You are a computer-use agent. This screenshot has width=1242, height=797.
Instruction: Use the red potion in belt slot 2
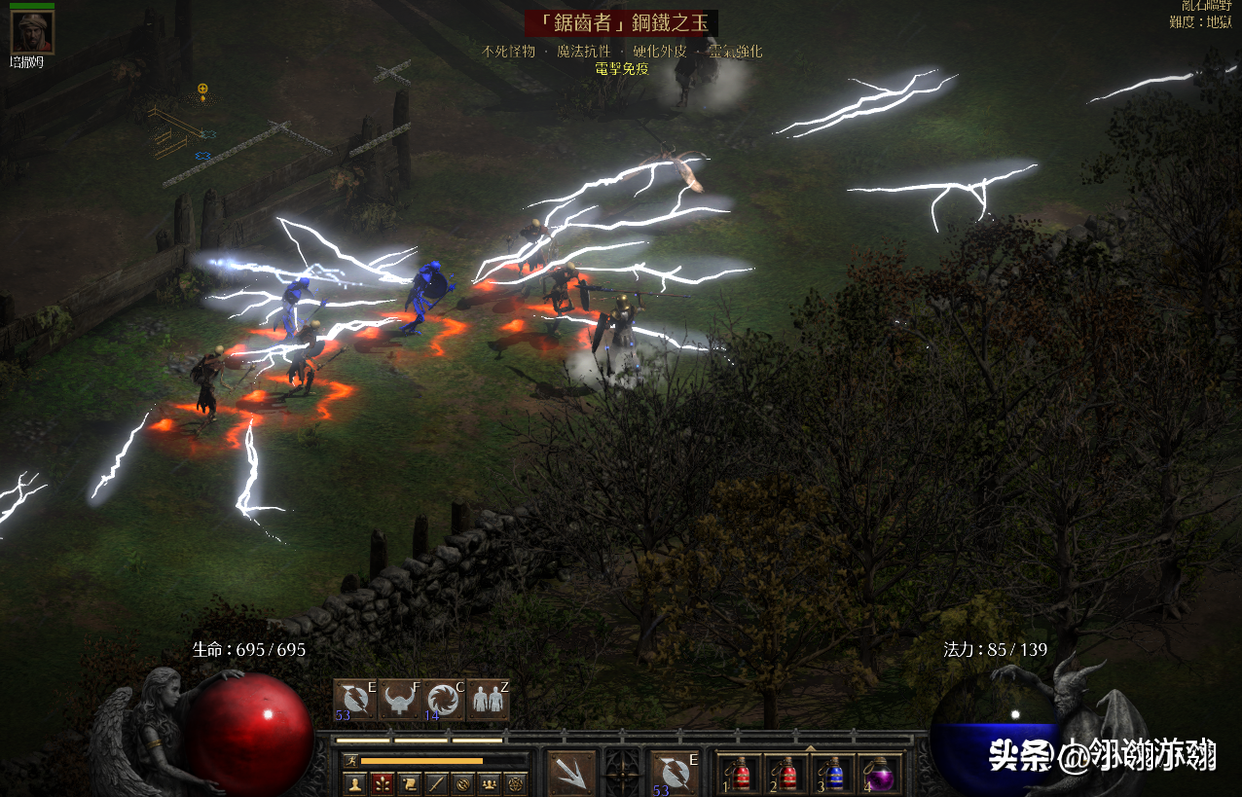click(x=787, y=773)
